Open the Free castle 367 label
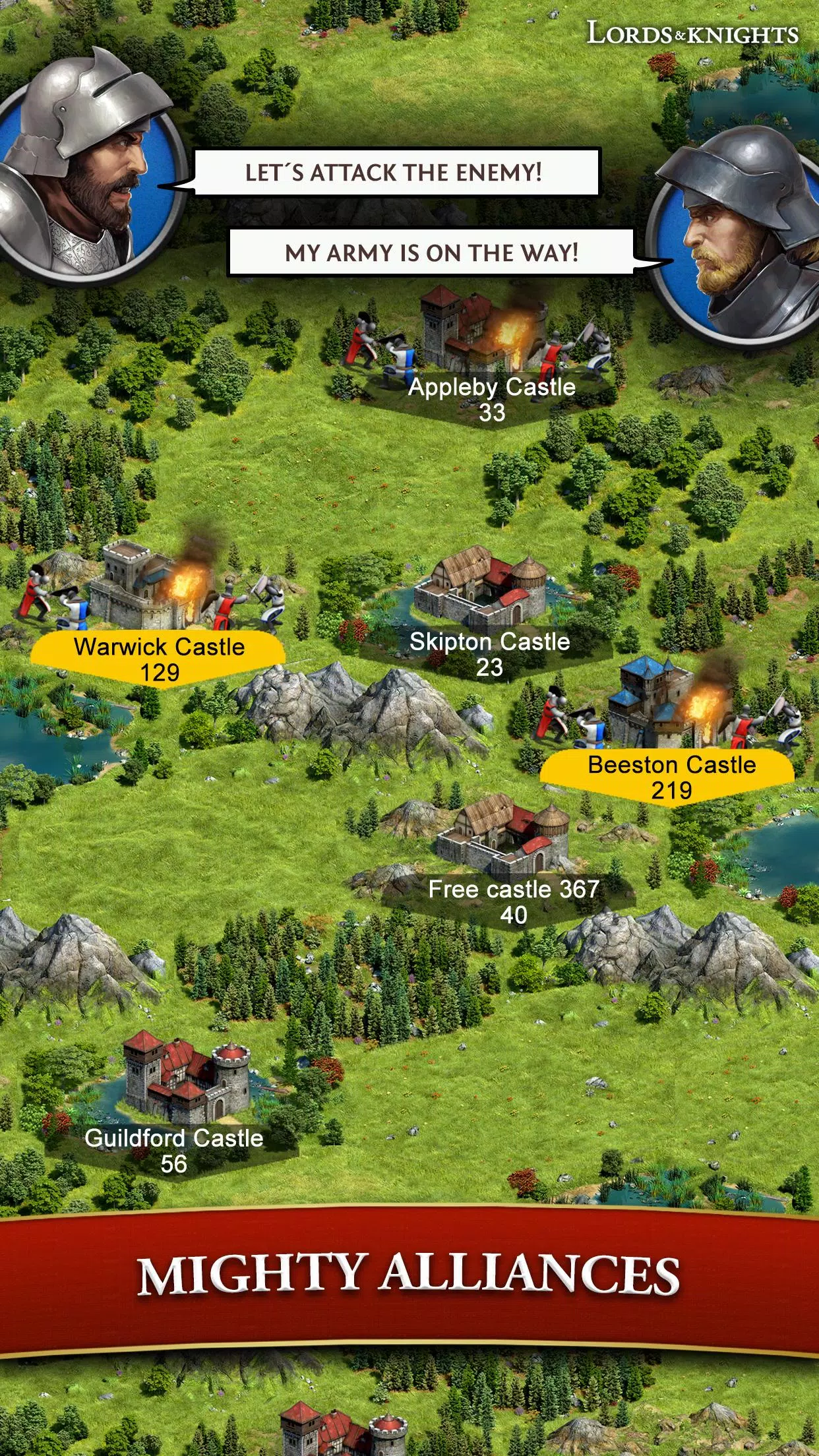 (513, 901)
